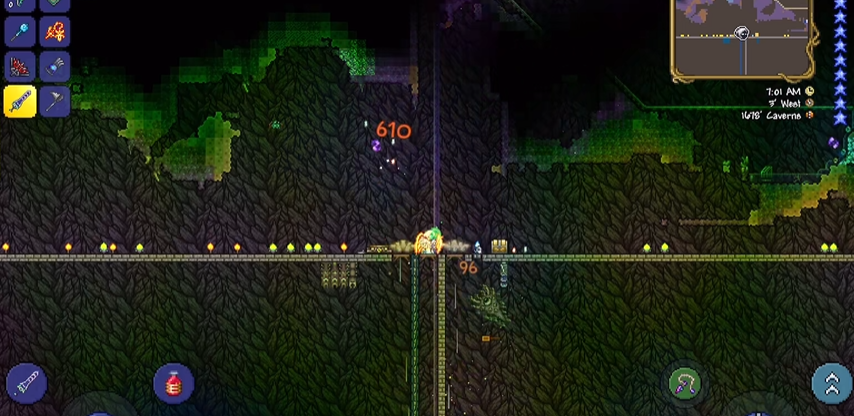Tap the quick healing potion button
Image resolution: width=854 pixels, height=416 pixels.
174,384
